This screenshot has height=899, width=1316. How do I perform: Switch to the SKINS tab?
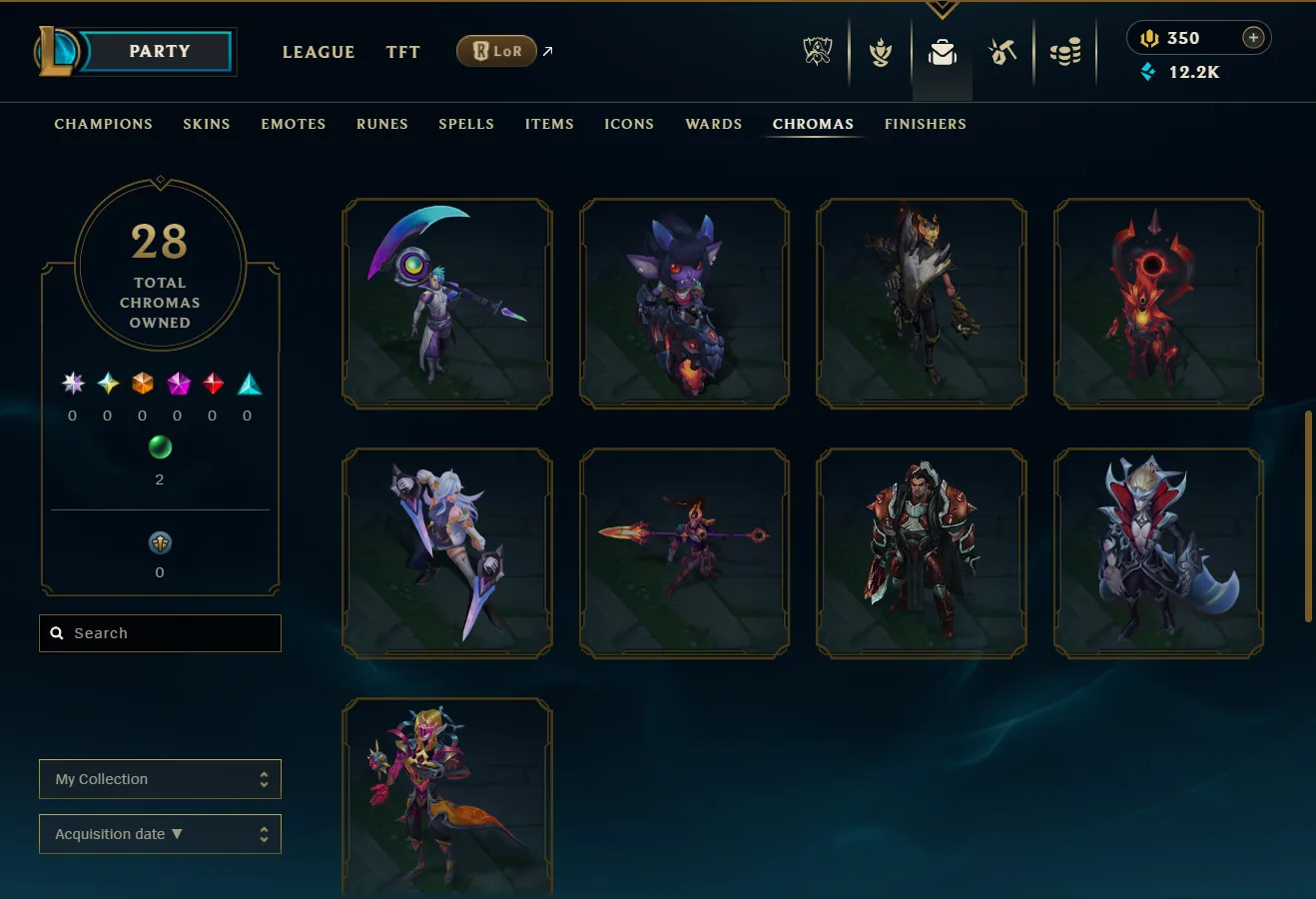pyautogui.click(x=207, y=124)
